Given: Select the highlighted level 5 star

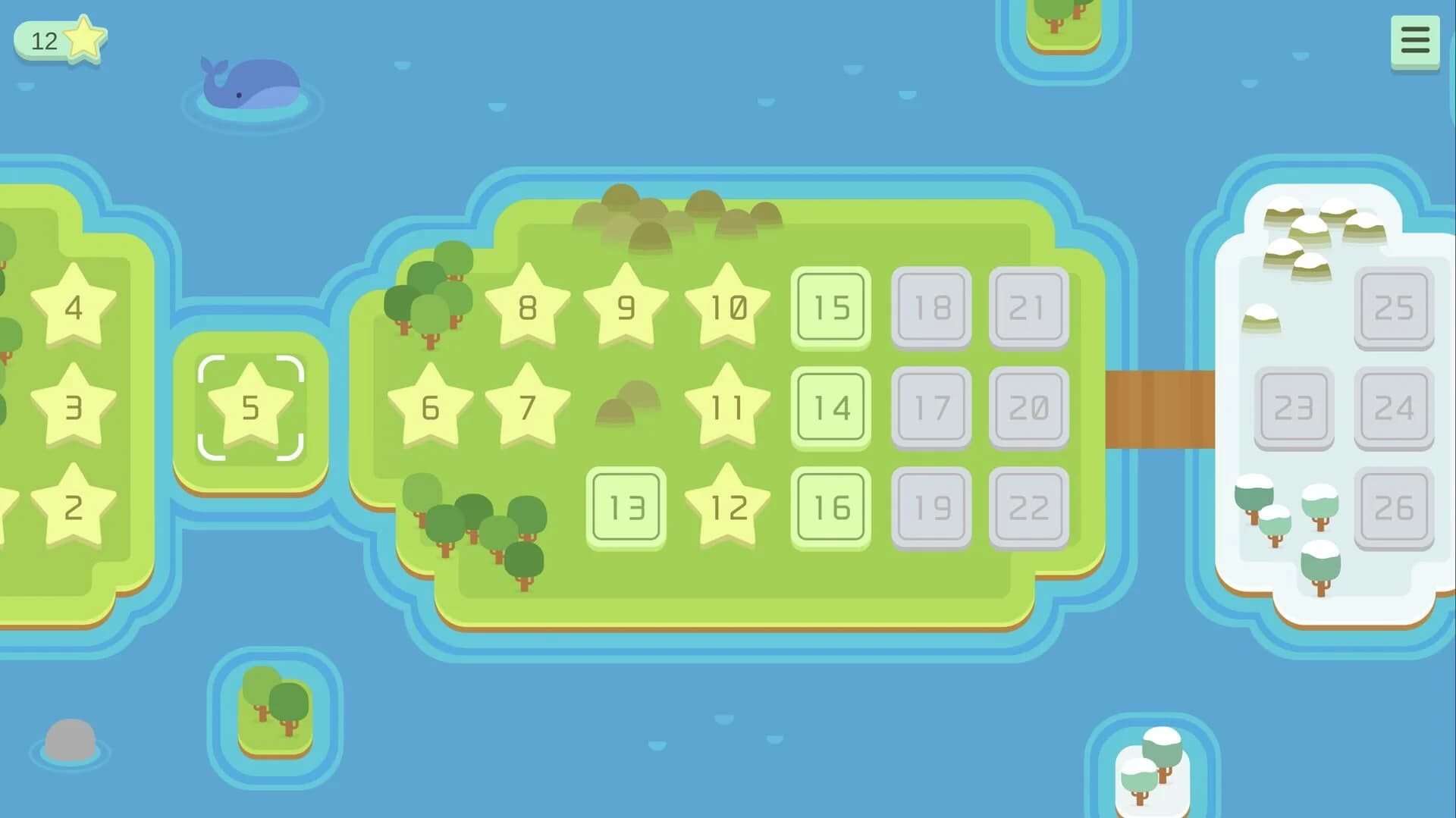Looking at the screenshot, I should [x=250, y=409].
